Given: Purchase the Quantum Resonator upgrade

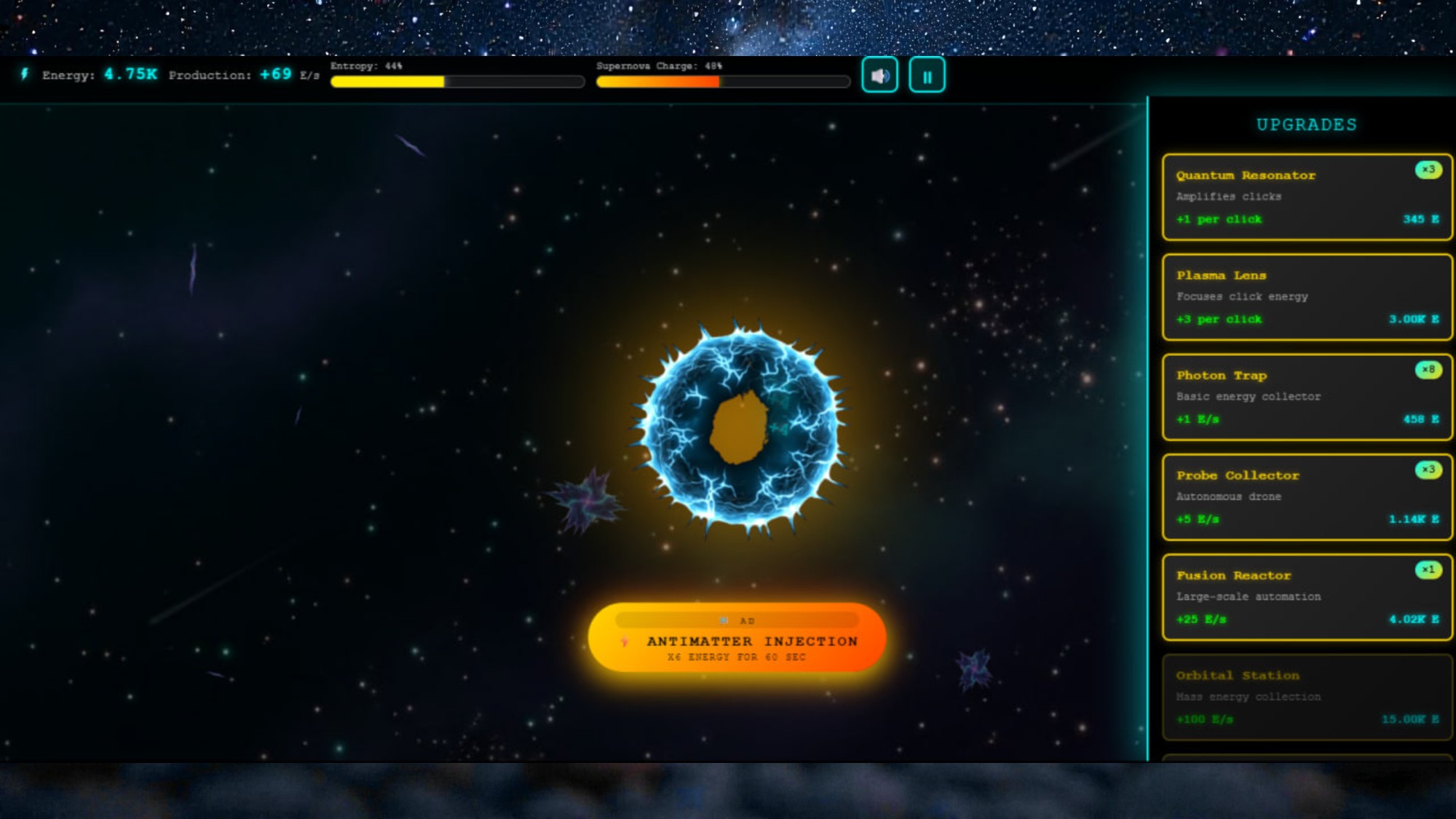Looking at the screenshot, I should click(x=1305, y=197).
